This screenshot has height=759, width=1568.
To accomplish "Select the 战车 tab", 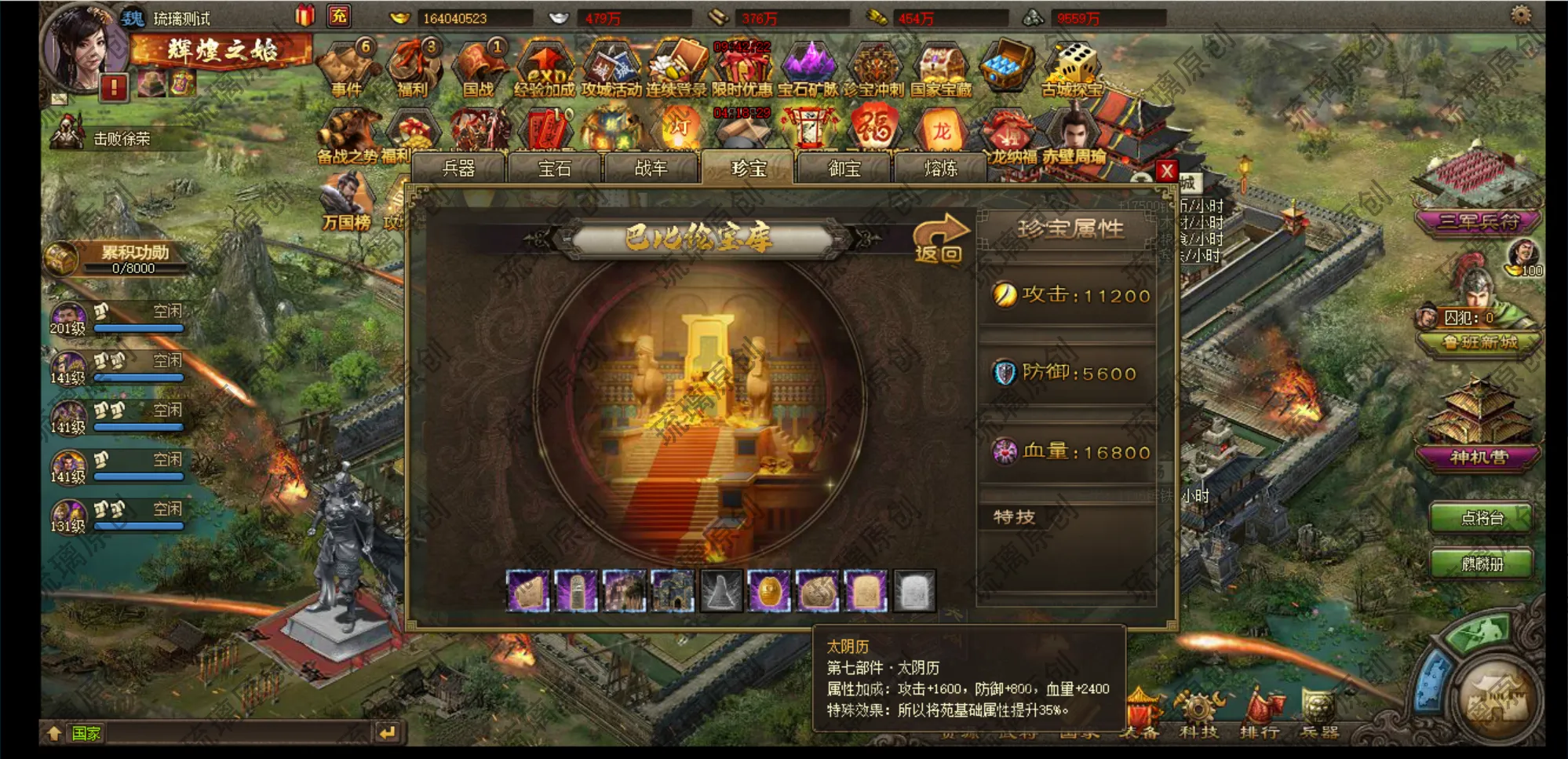I will coord(651,169).
